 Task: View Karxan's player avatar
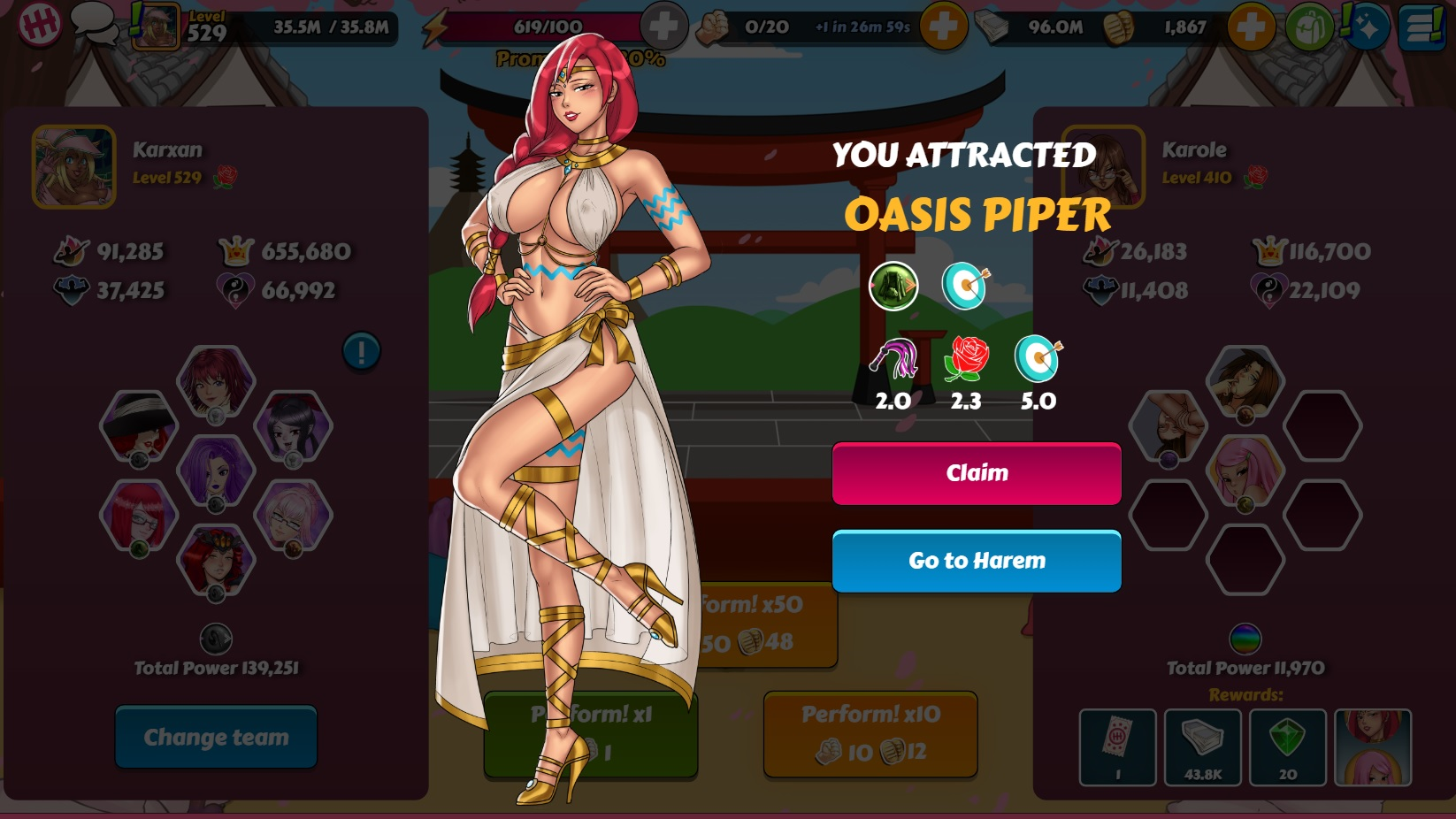tap(74, 167)
